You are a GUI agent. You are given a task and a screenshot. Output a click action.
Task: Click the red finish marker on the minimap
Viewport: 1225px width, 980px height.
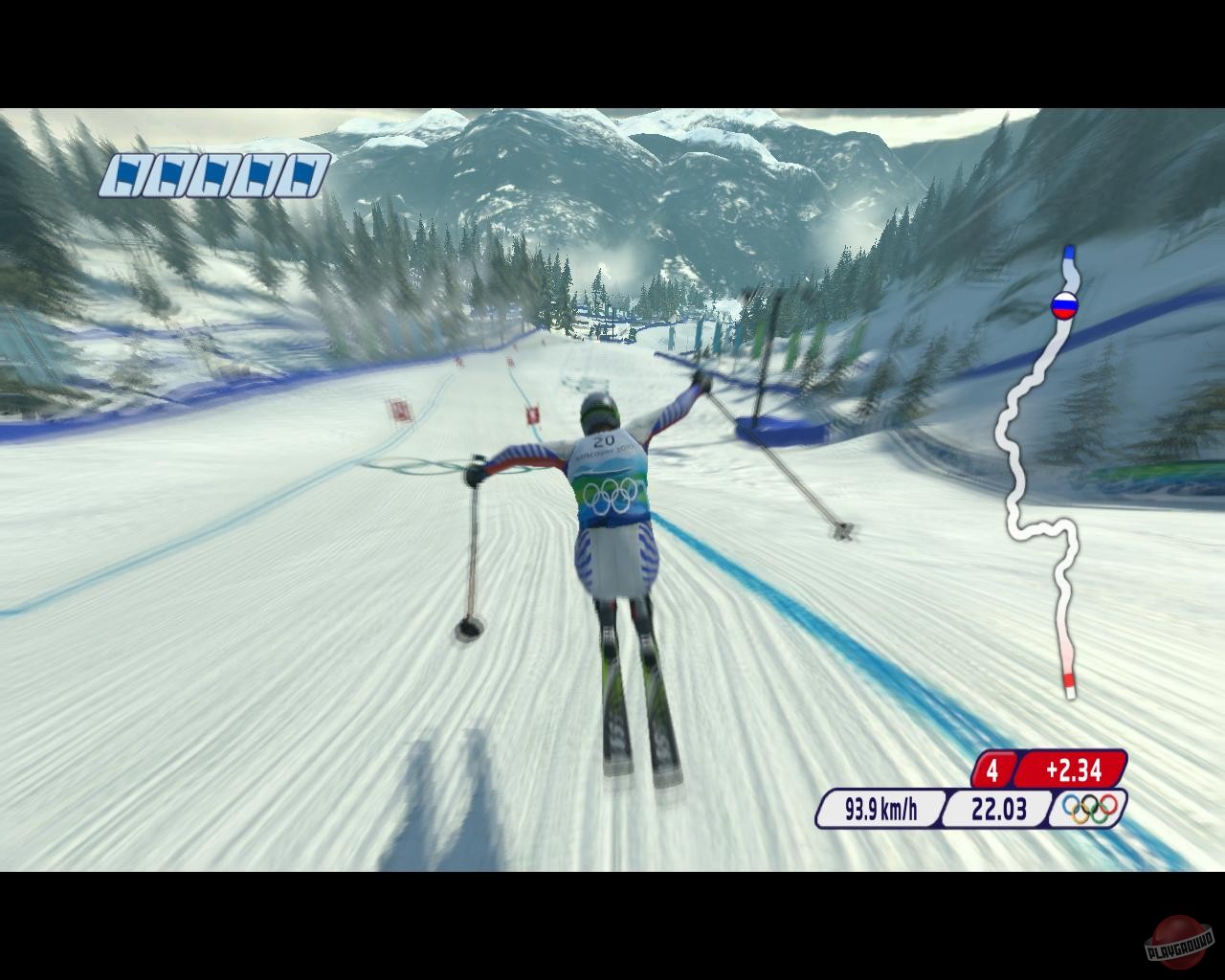[x=1069, y=679]
